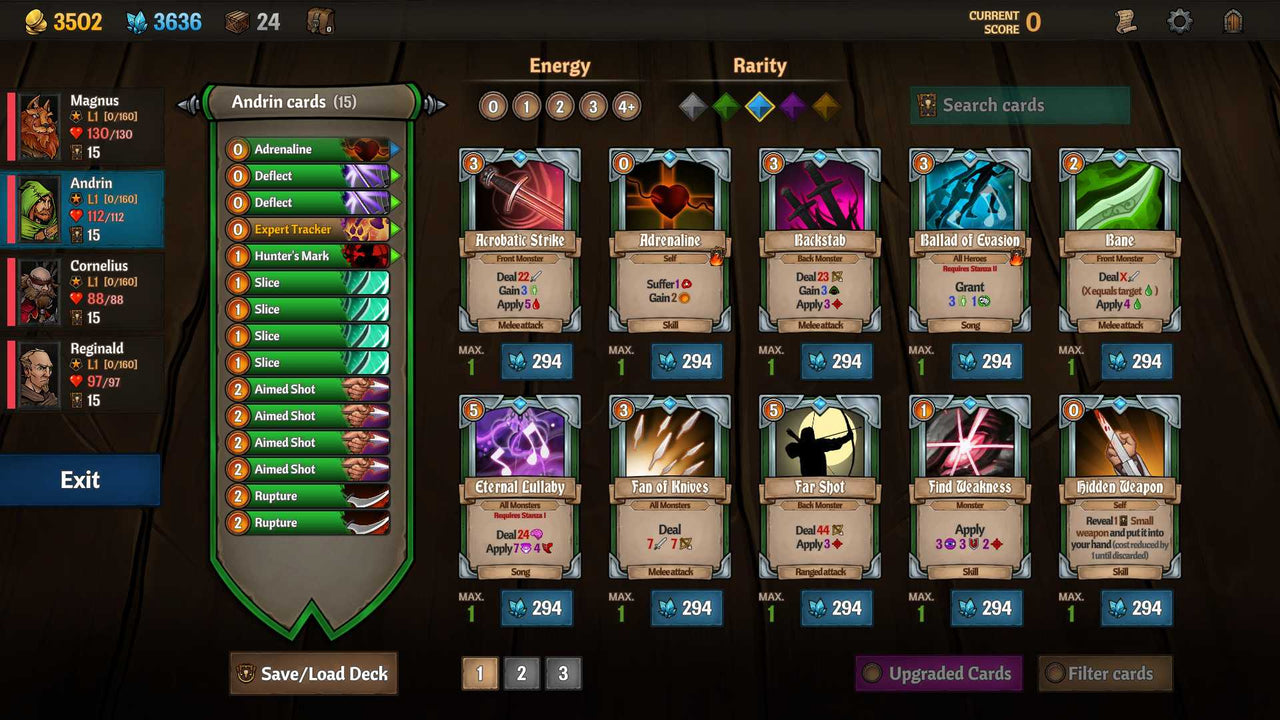Filter cards by energy cost 0
This screenshot has width=1280, height=720.
tap(493, 104)
